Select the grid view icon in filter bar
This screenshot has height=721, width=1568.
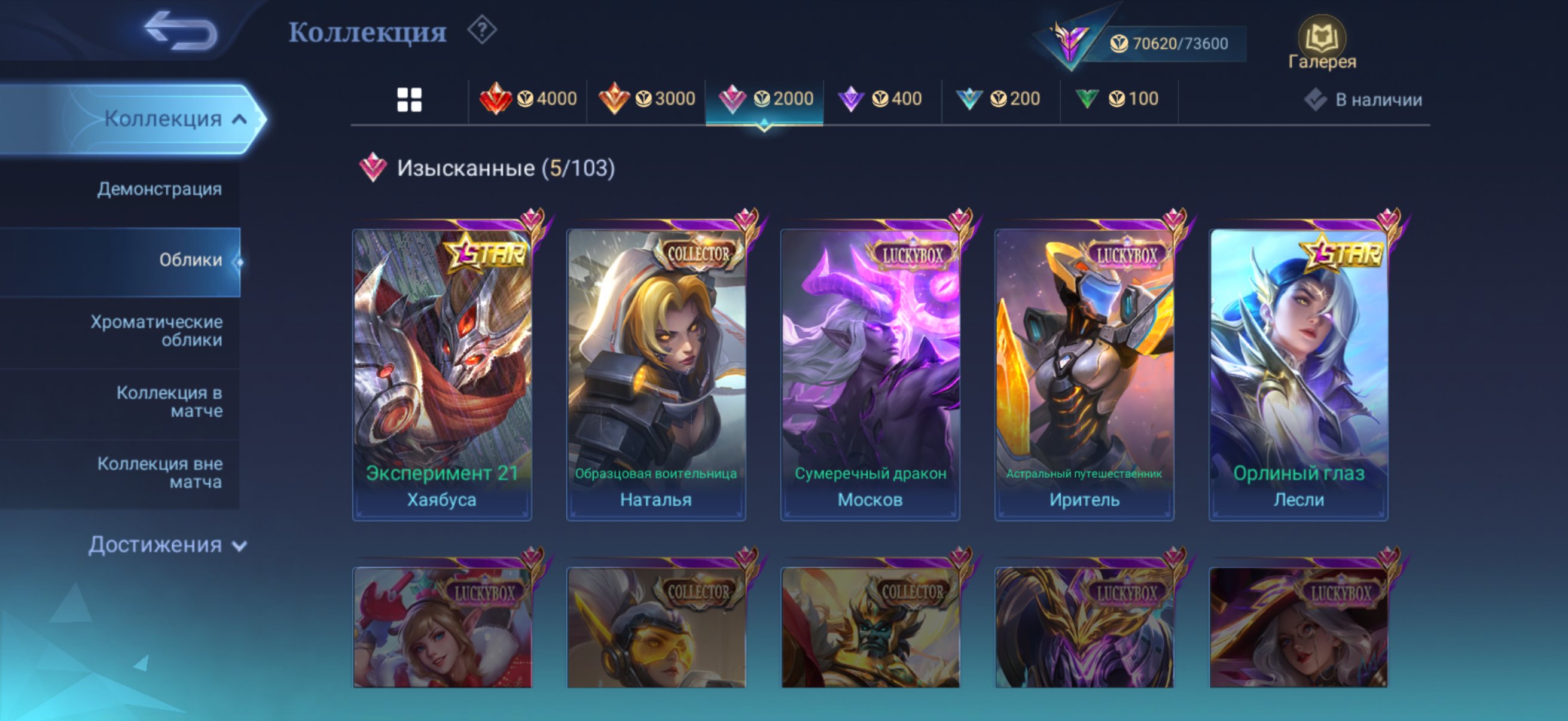[x=410, y=99]
